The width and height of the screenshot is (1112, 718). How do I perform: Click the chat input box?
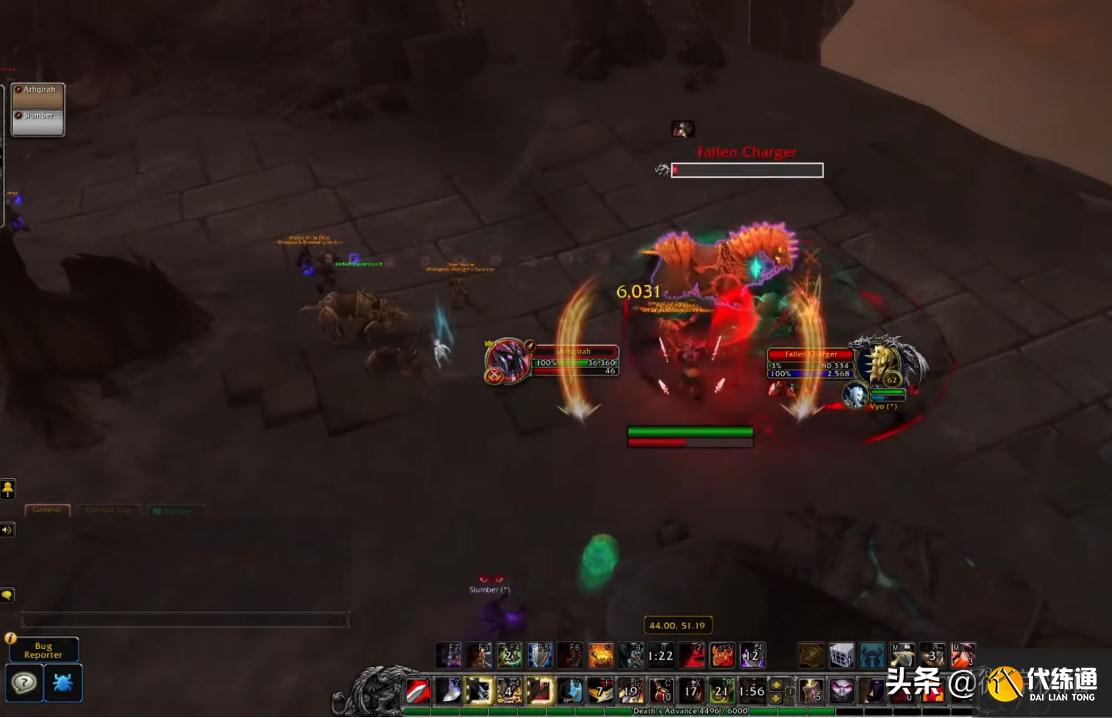click(x=185, y=620)
